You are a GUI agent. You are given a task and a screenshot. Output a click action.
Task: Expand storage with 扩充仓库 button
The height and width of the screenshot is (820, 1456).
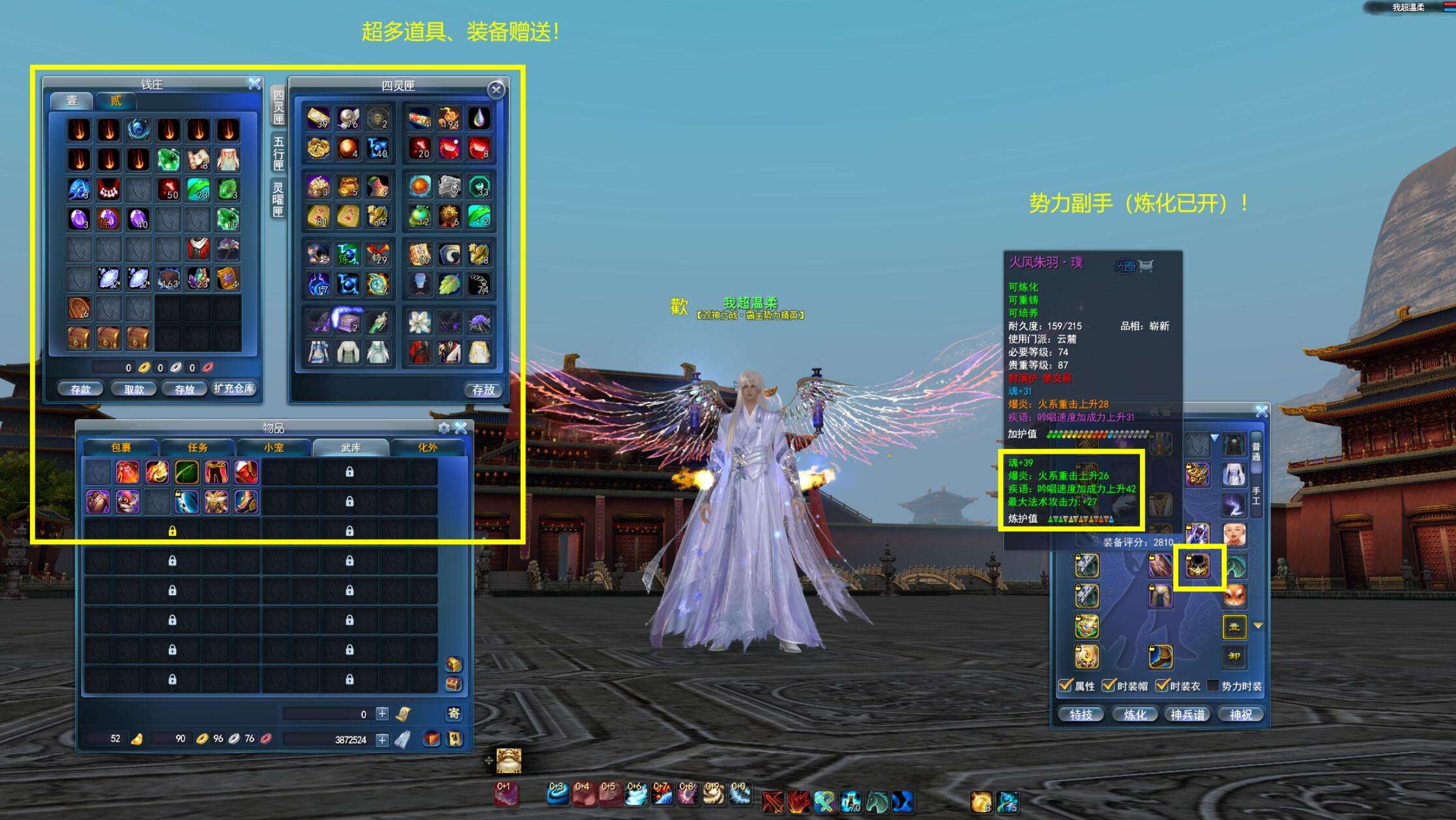(x=234, y=388)
